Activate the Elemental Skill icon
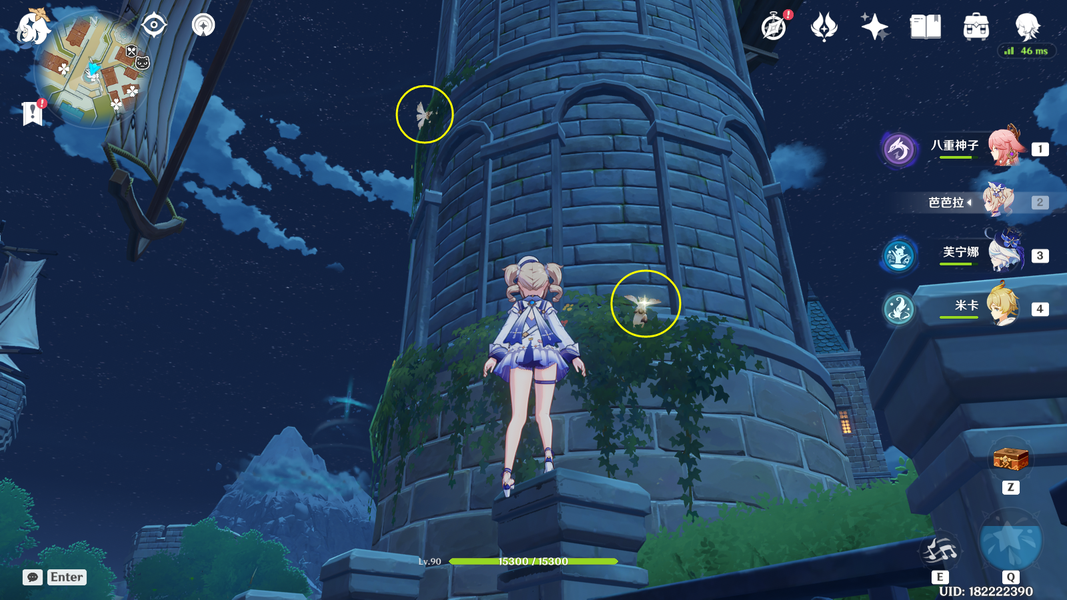Viewport: 1067px width, 600px height. tap(940, 549)
